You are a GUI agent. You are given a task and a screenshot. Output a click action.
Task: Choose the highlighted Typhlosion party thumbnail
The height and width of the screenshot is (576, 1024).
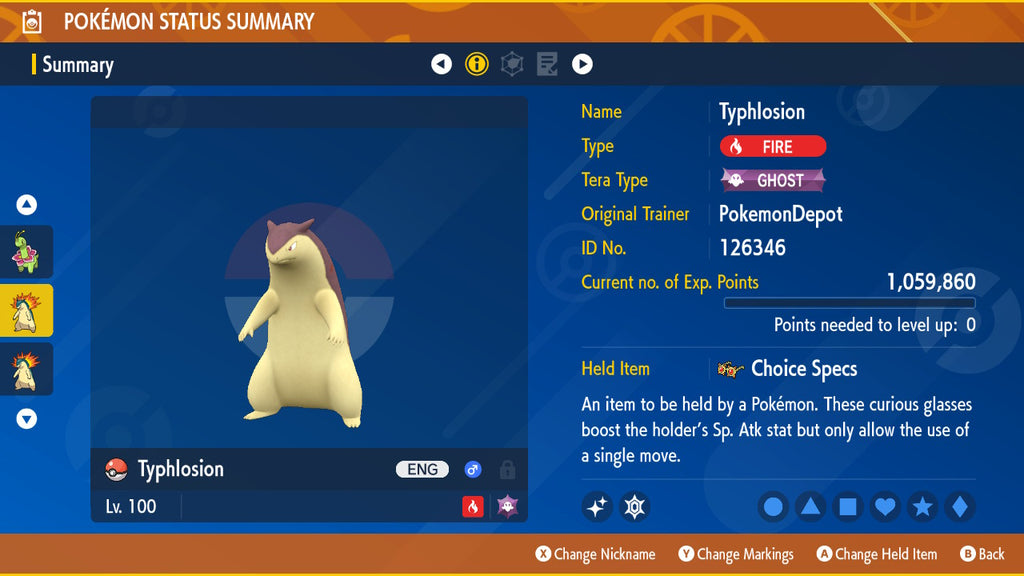pos(26,311)
